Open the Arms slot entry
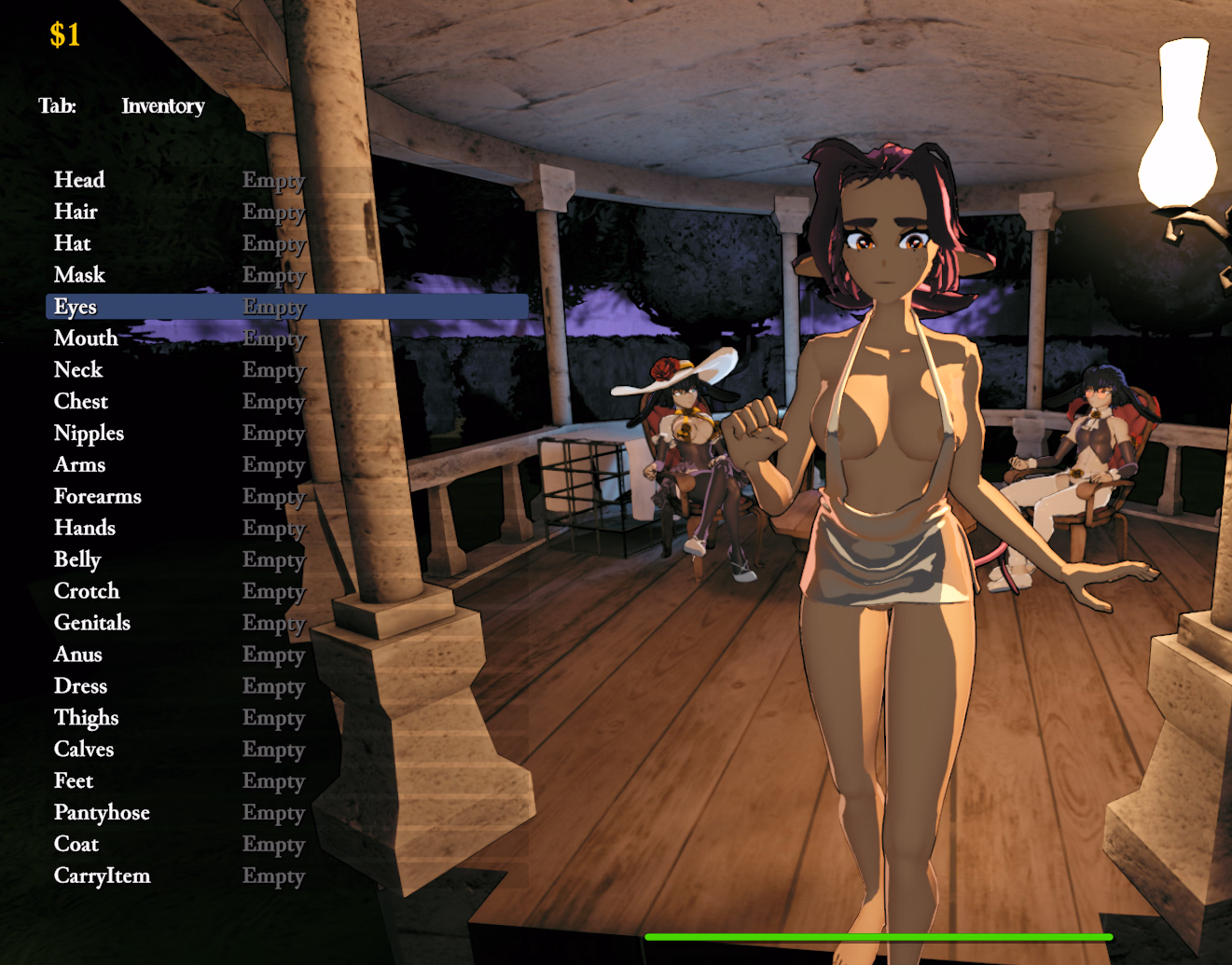 tap(80, 464)
